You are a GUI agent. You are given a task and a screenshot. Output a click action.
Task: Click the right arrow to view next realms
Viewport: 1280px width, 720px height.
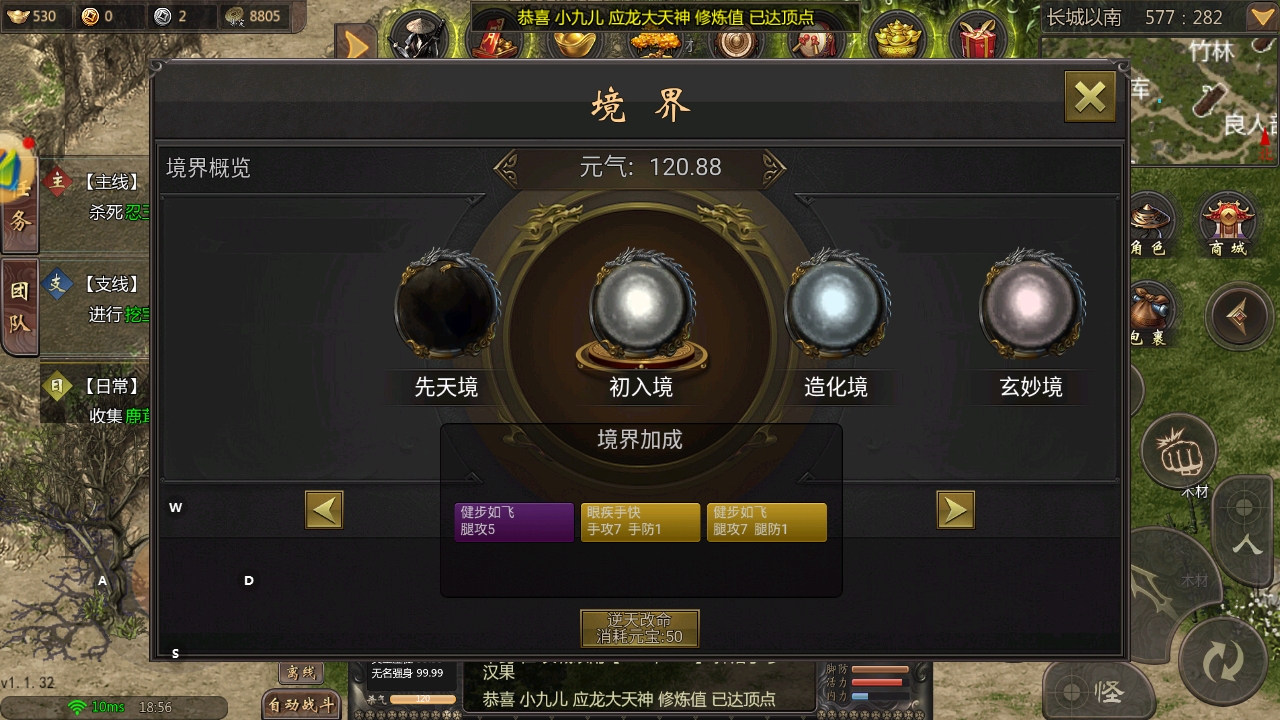(955, 509)
